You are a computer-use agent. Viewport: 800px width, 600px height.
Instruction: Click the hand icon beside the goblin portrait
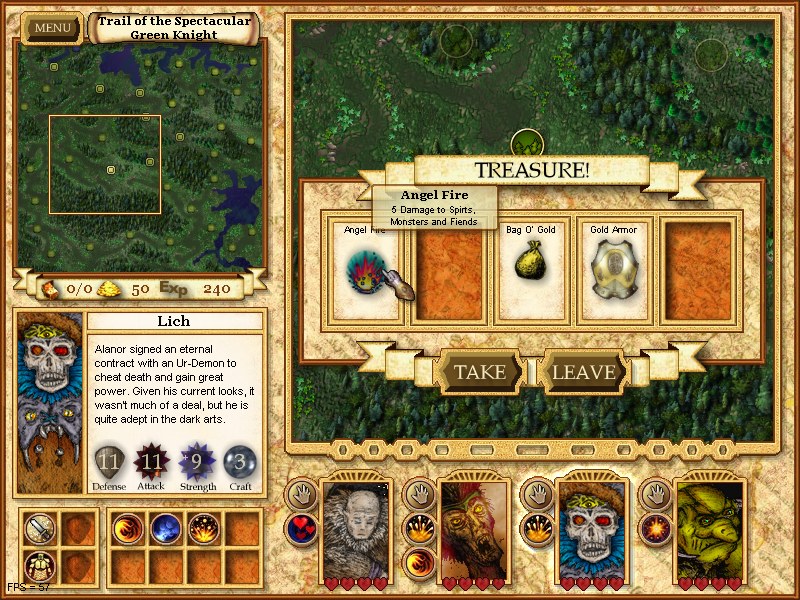(656, 492)
